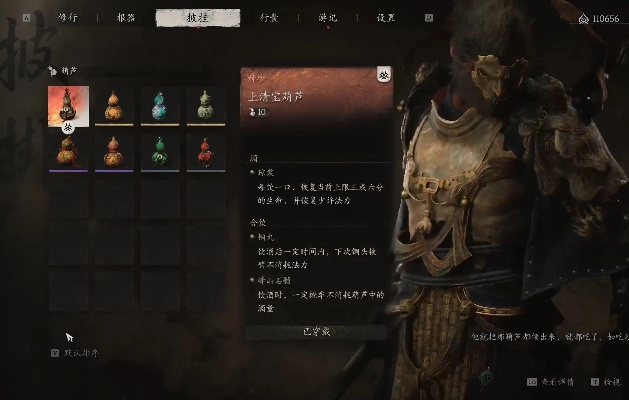Select the 披挂 equipment tab
The height and width of the screenshot is (400, 629).
point(198,17)
